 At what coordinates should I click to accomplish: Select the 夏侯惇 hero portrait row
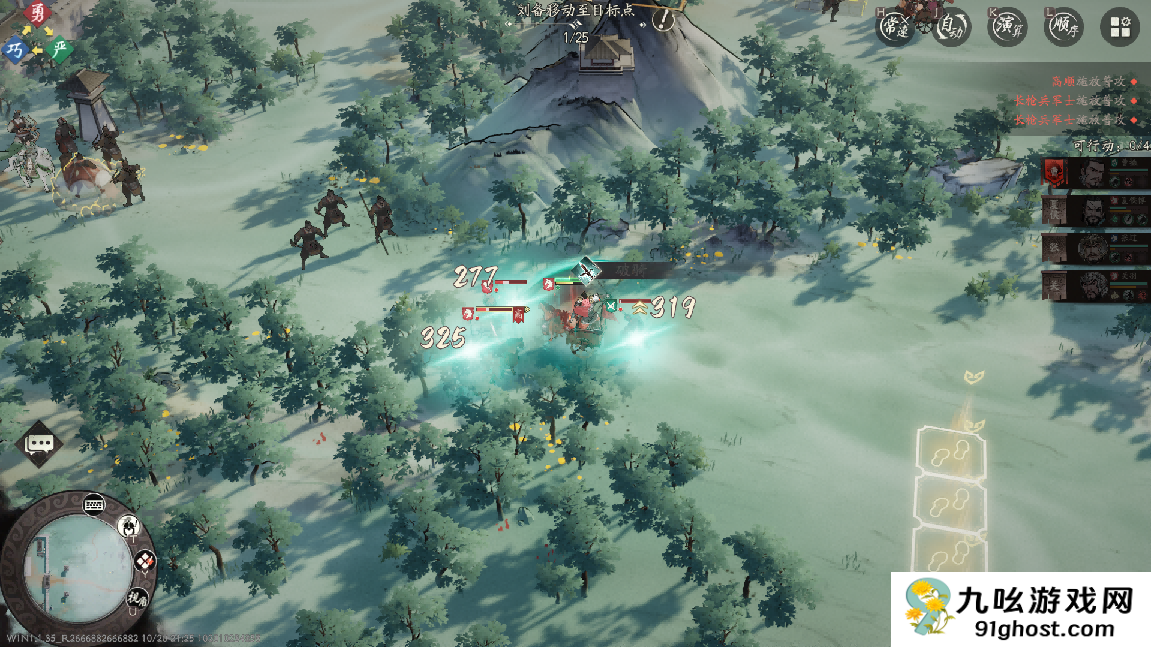point(1095,210)
